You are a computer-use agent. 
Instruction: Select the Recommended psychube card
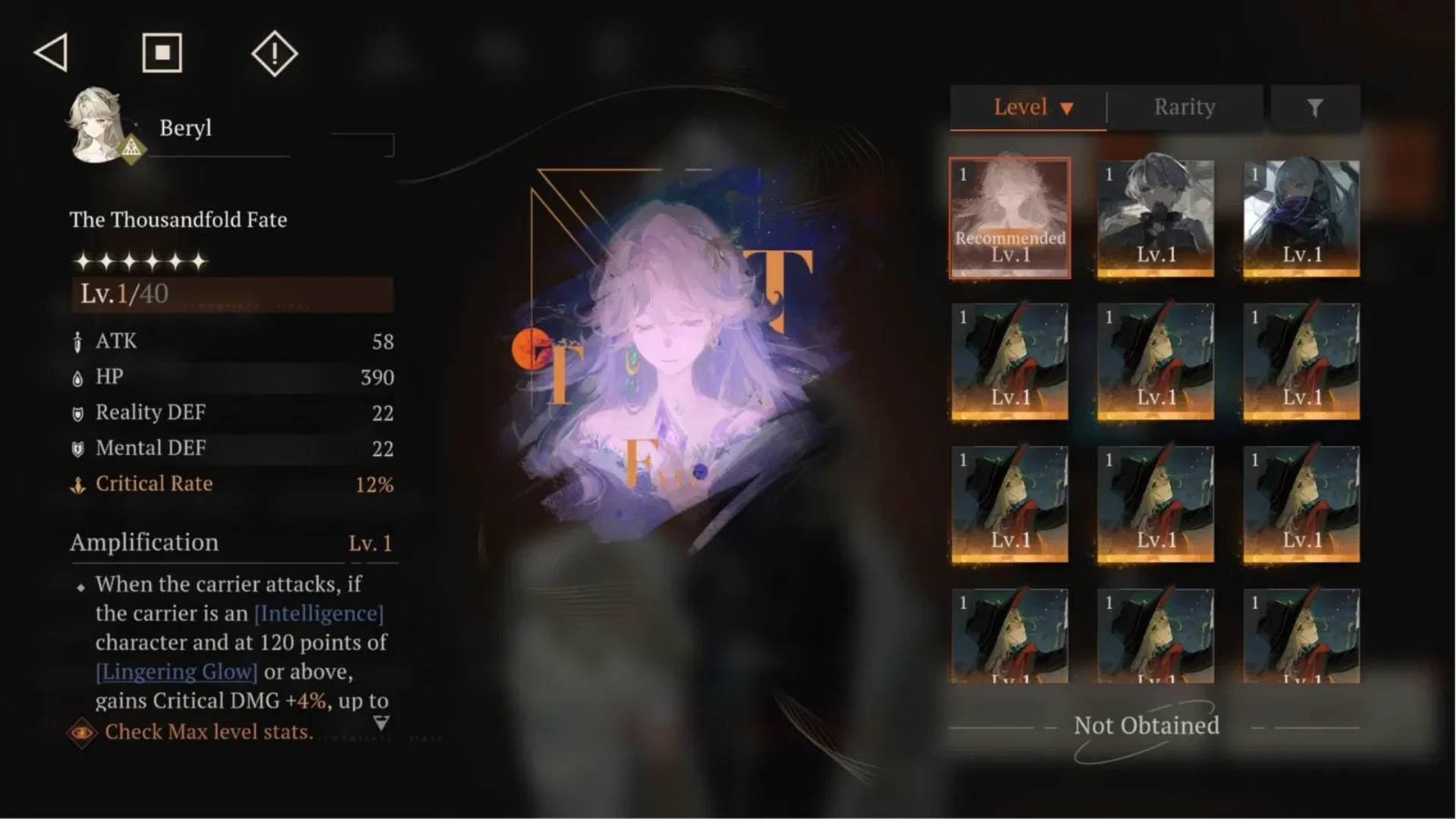tap(1010, 218)
